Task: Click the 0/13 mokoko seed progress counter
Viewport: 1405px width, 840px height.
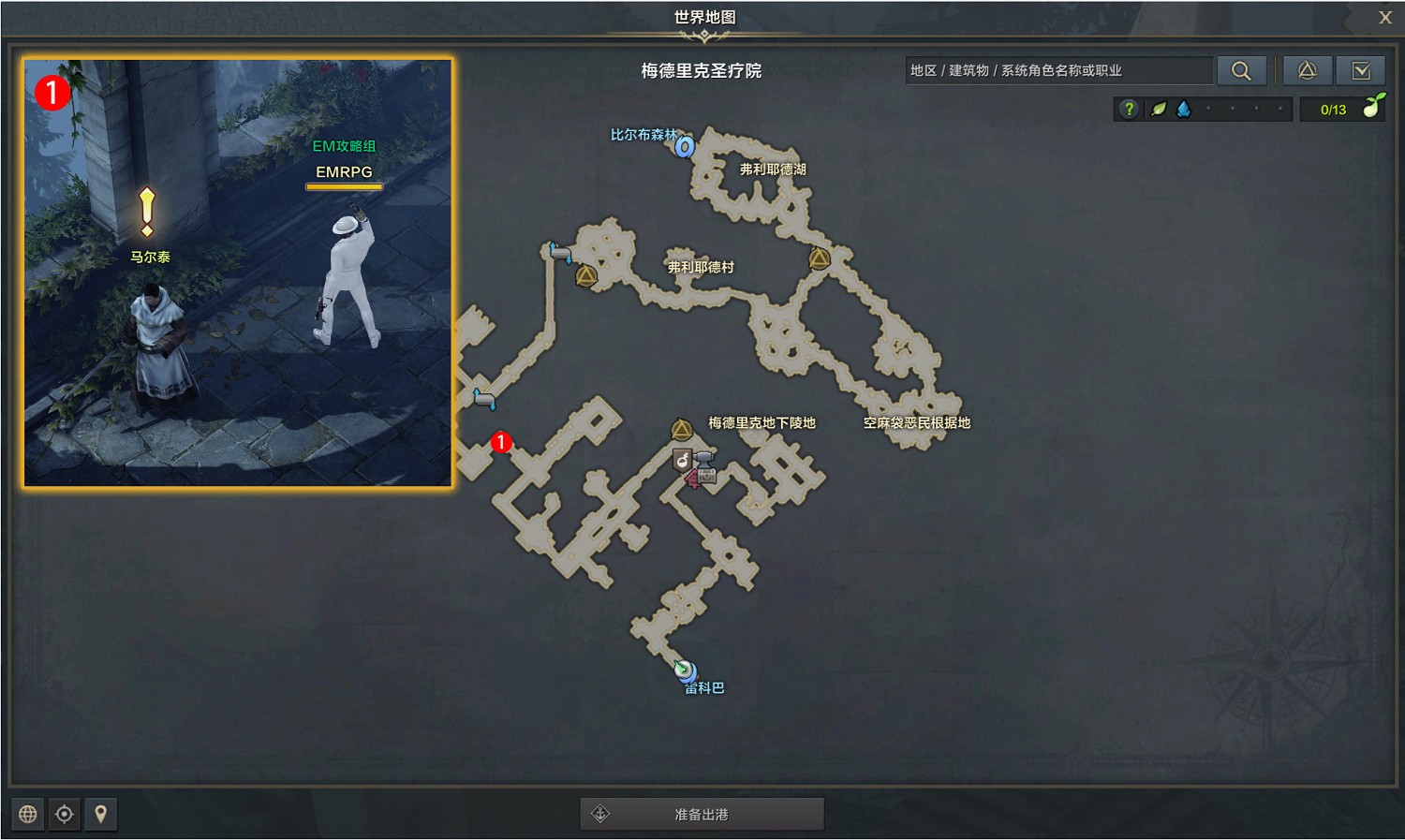Action: 1332,109
